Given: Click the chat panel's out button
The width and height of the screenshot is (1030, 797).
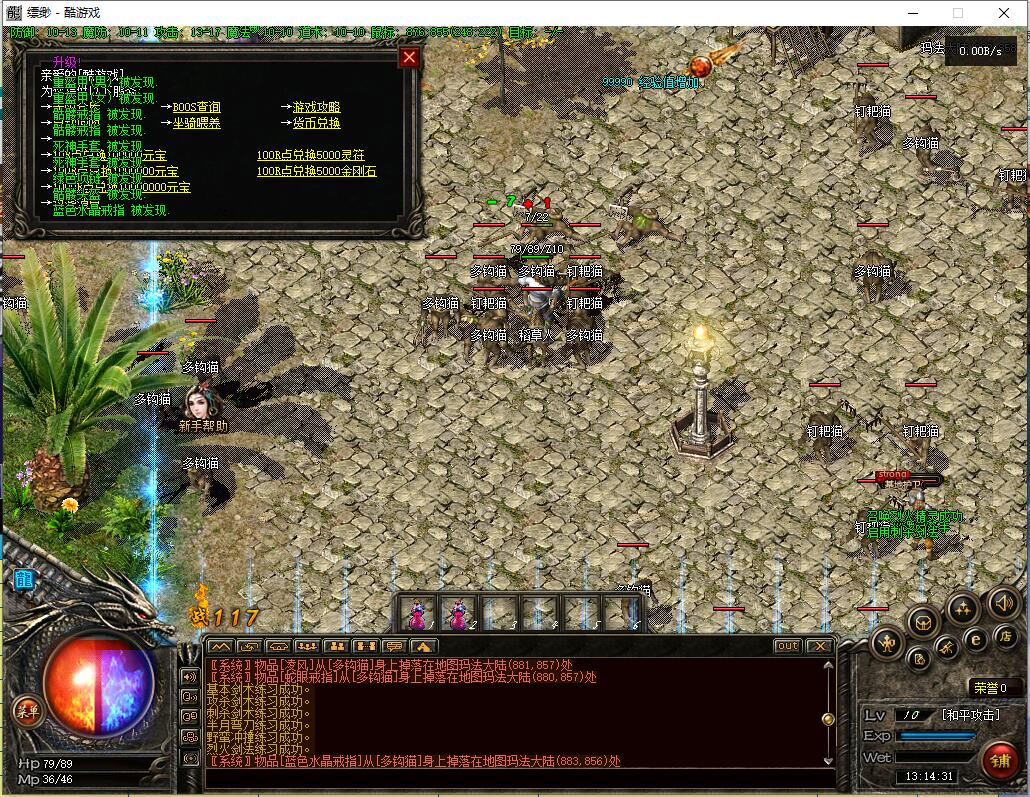Looking at the screenshot, I should click(787, 646).
